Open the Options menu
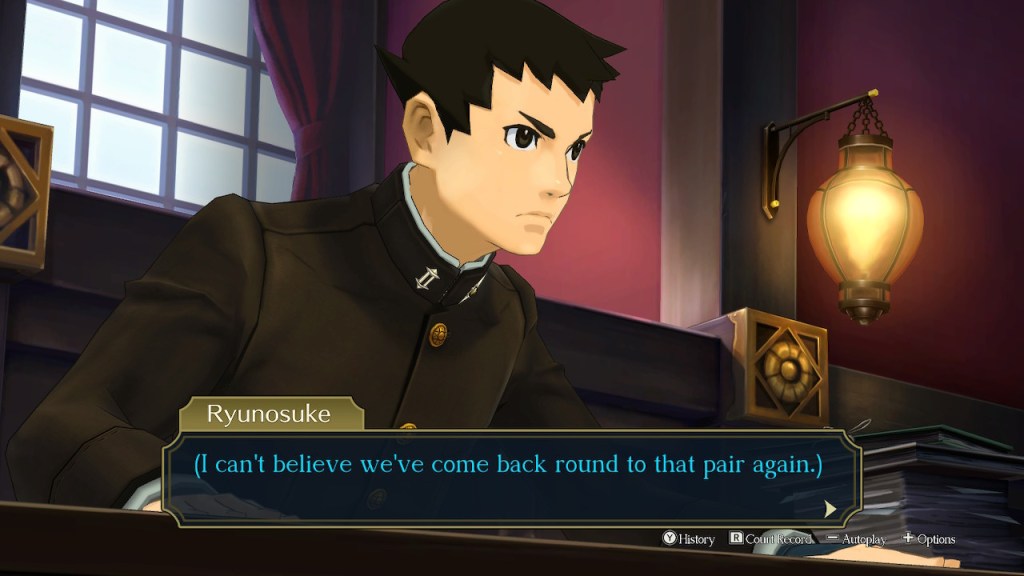Image resolution: width=1024 pixels, height=576 pixels. point(929,539)
